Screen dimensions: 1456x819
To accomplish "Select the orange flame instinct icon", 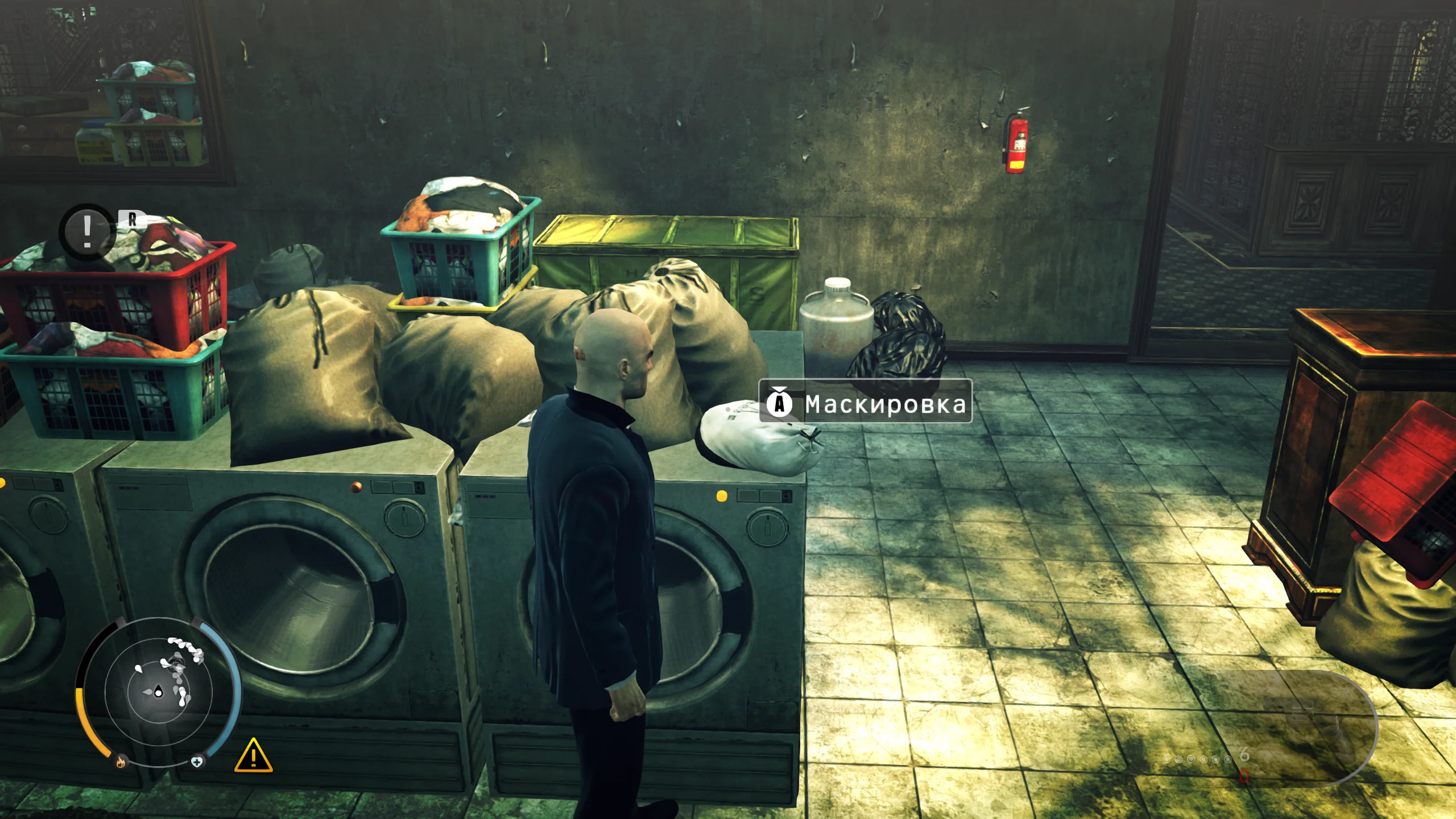I will [121, 762].
